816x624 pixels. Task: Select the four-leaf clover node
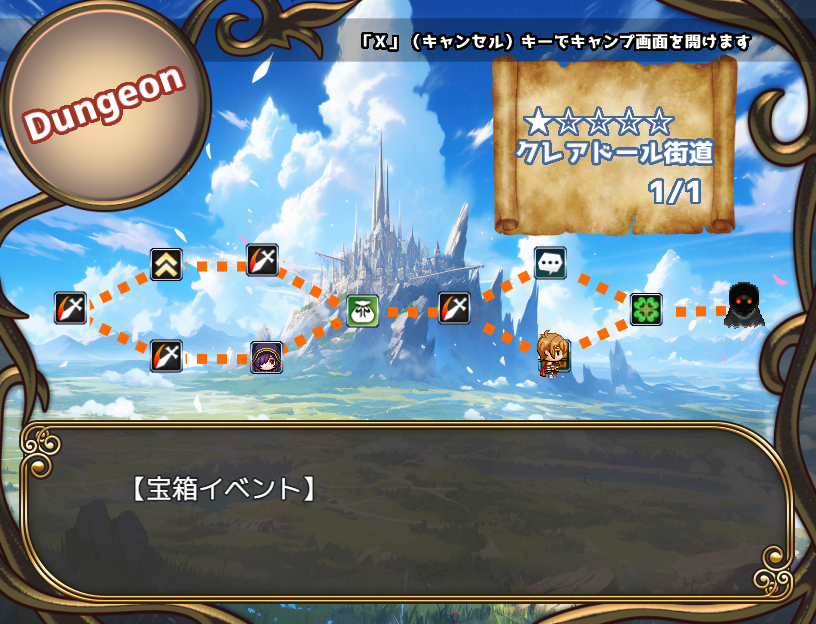(646, 309)
